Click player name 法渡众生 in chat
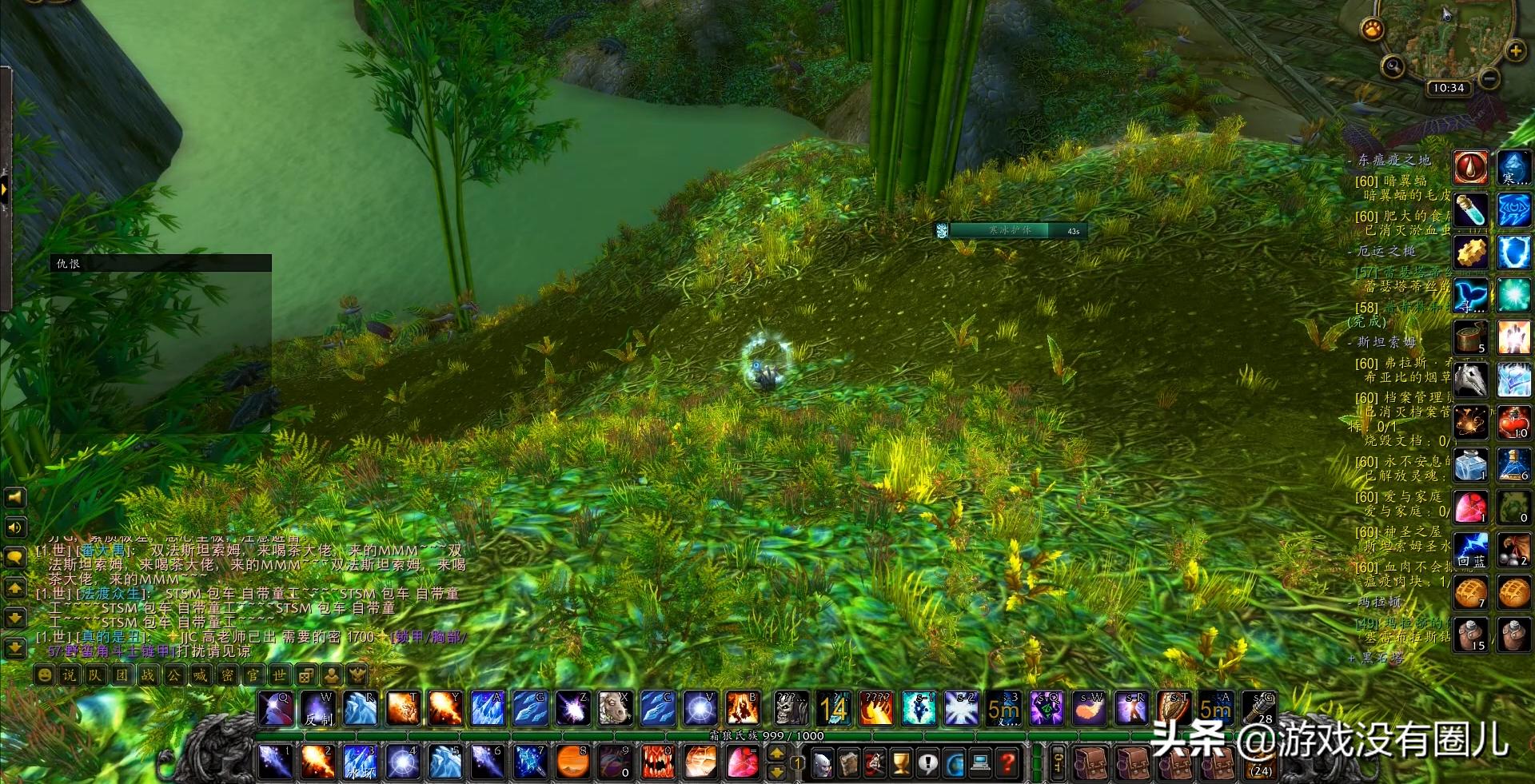1535x784 pixels. point(110,594)
